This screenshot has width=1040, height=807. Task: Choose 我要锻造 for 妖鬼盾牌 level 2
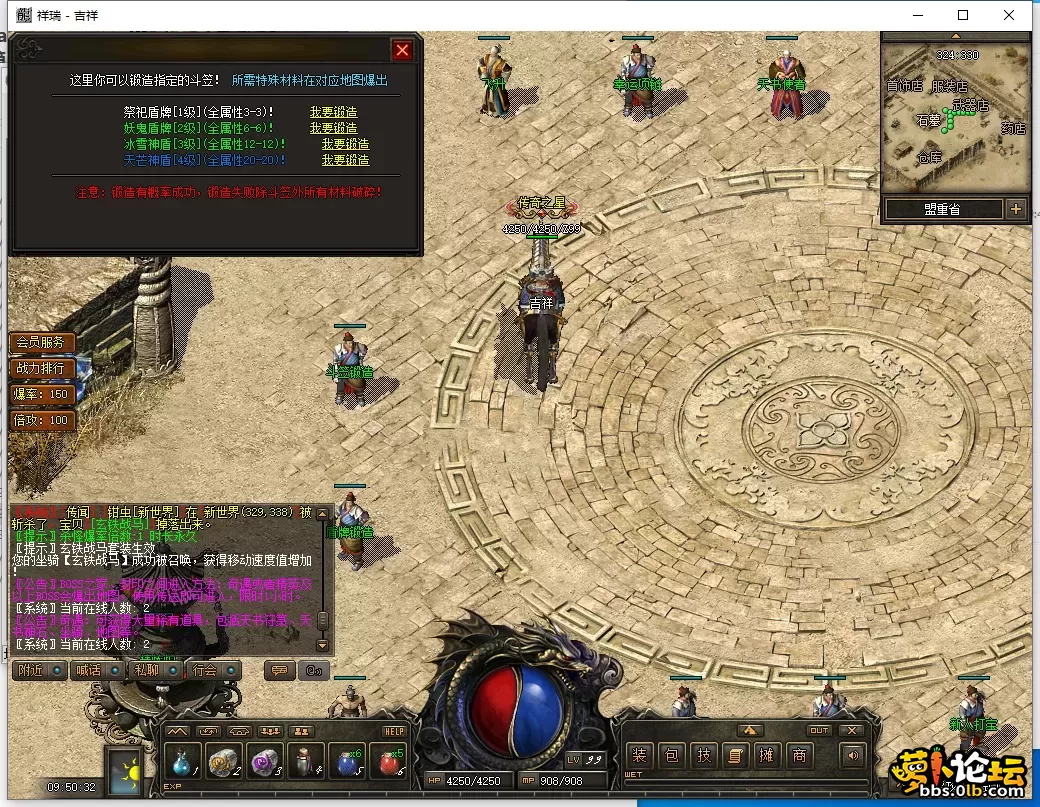333,128
